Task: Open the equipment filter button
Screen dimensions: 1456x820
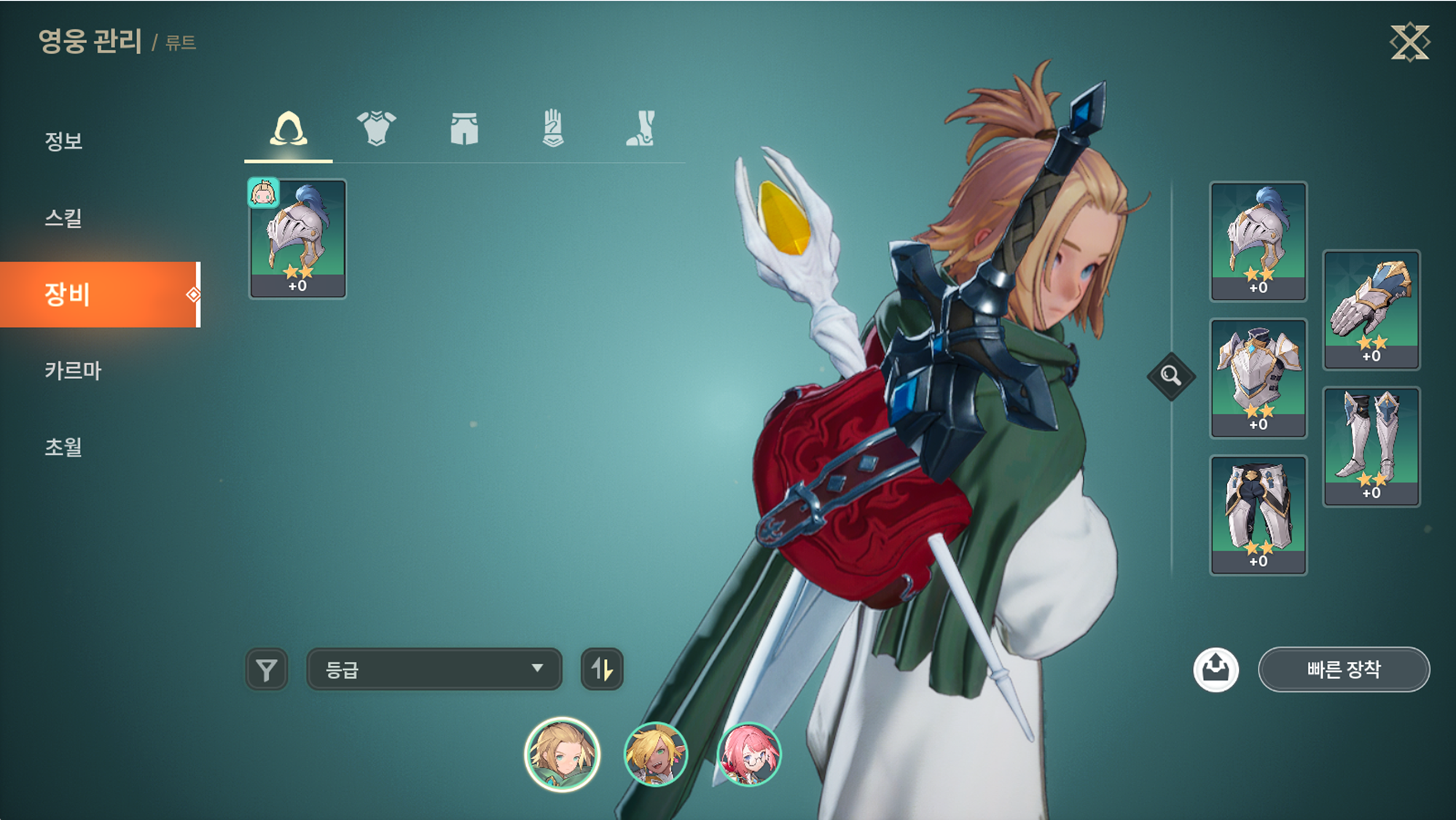Action: (267, 669)
